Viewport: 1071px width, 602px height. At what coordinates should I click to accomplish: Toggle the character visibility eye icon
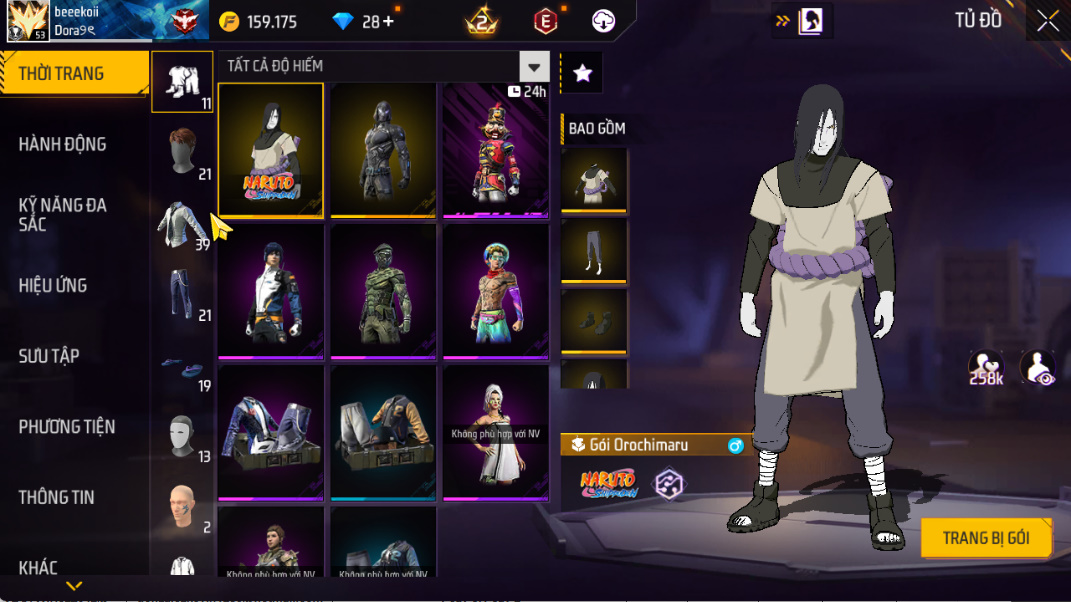[1040, 368]
